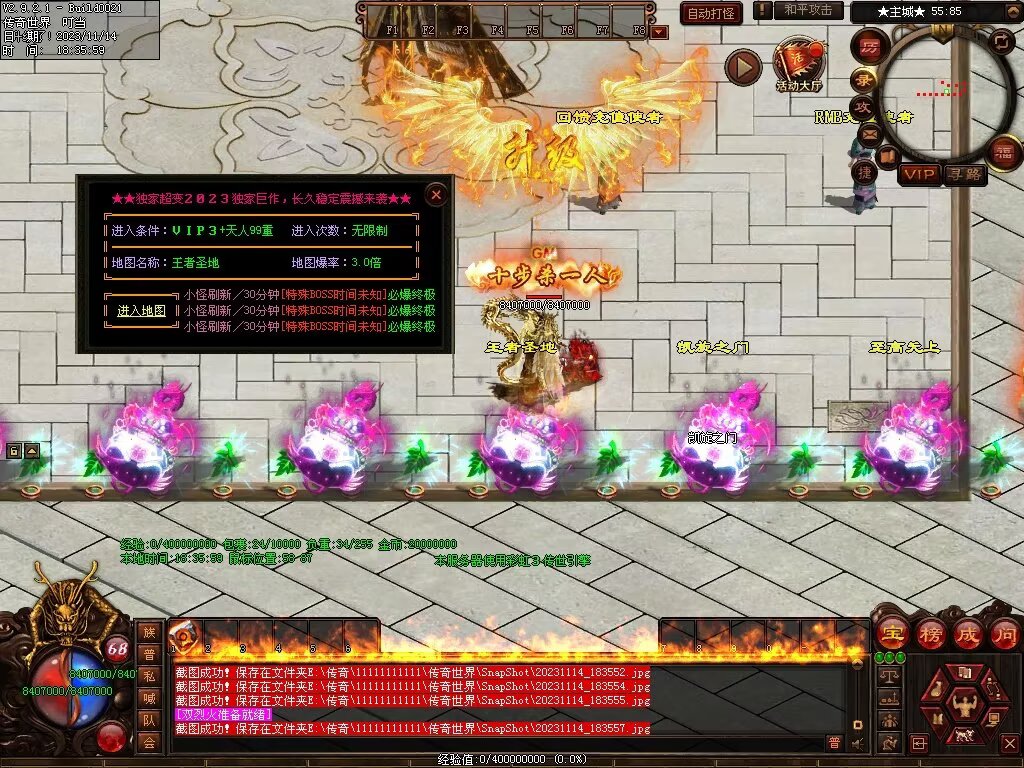
Task: Toggle the chat sound speaker icon
Action: [857, 743]
